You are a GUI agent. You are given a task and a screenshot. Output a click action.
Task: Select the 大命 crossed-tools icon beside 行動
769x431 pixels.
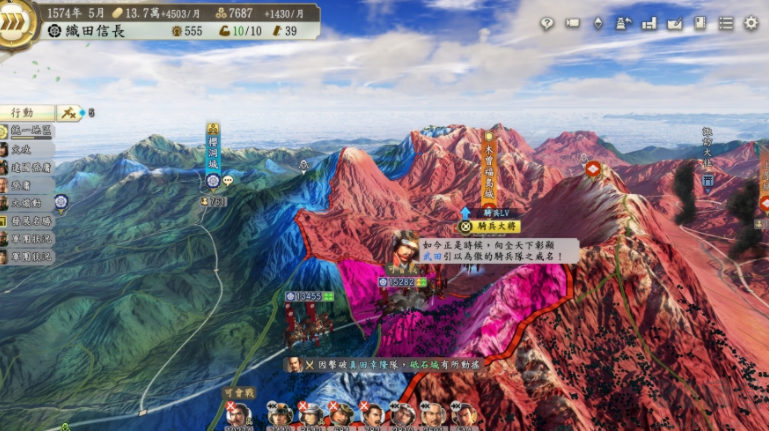[x=68, y=113]
